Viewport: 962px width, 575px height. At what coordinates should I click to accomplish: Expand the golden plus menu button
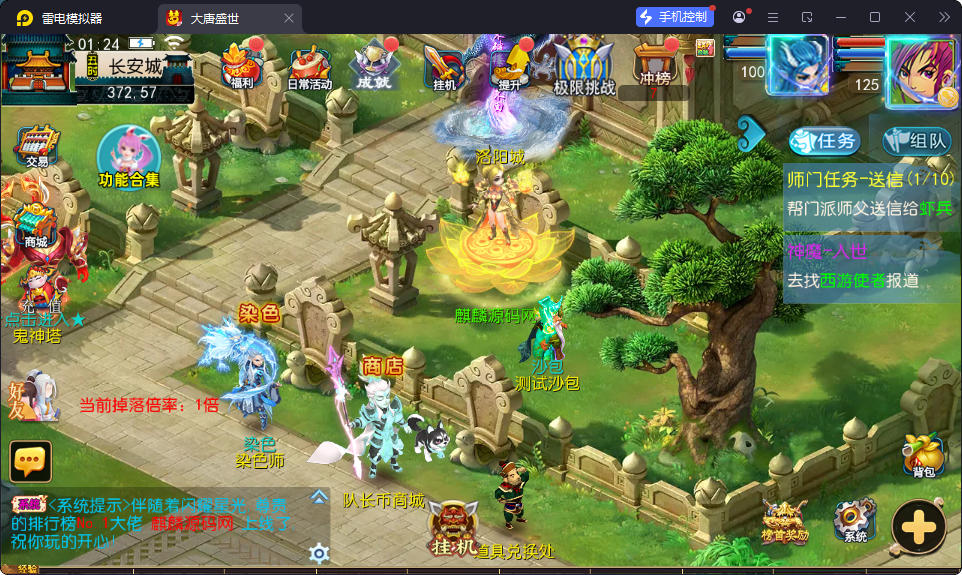click(x=918, y=526)
